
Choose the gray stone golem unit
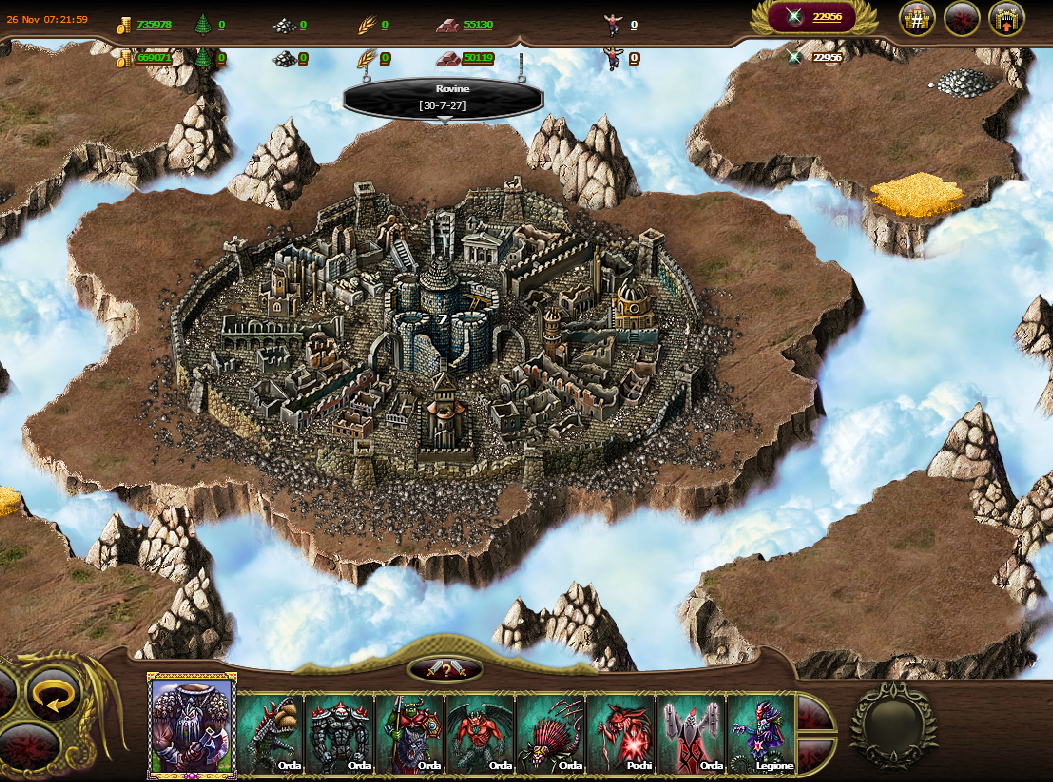[340, 734]
